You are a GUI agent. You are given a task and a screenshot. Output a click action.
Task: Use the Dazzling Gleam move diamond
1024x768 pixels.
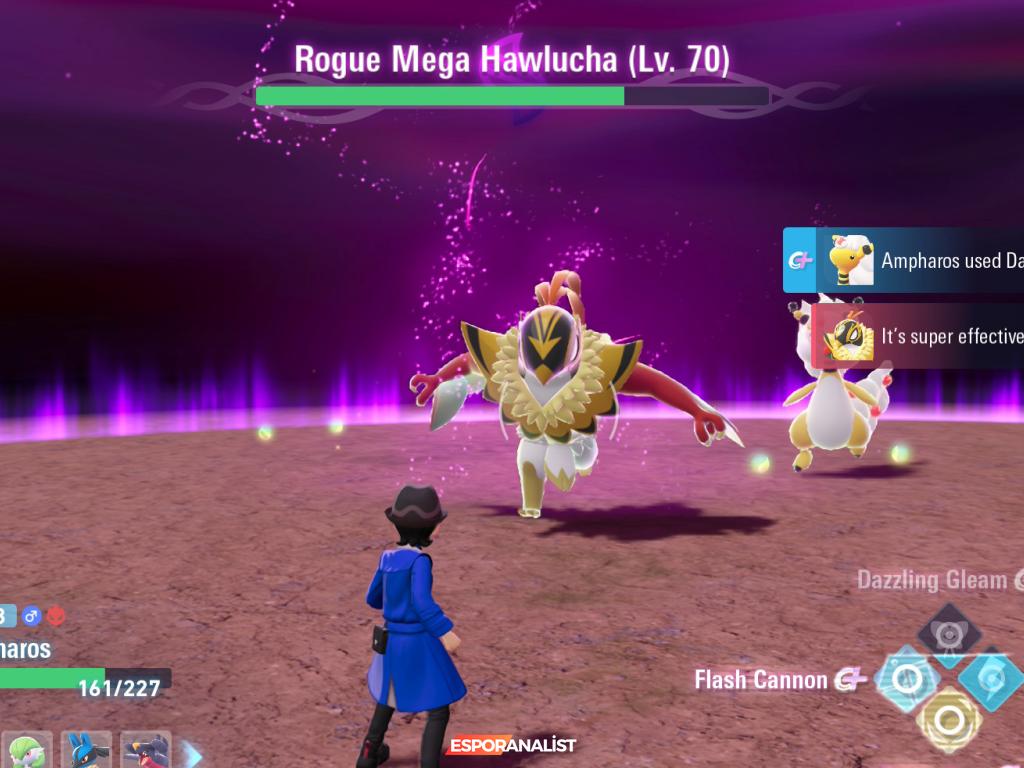(x=948, y=631)
